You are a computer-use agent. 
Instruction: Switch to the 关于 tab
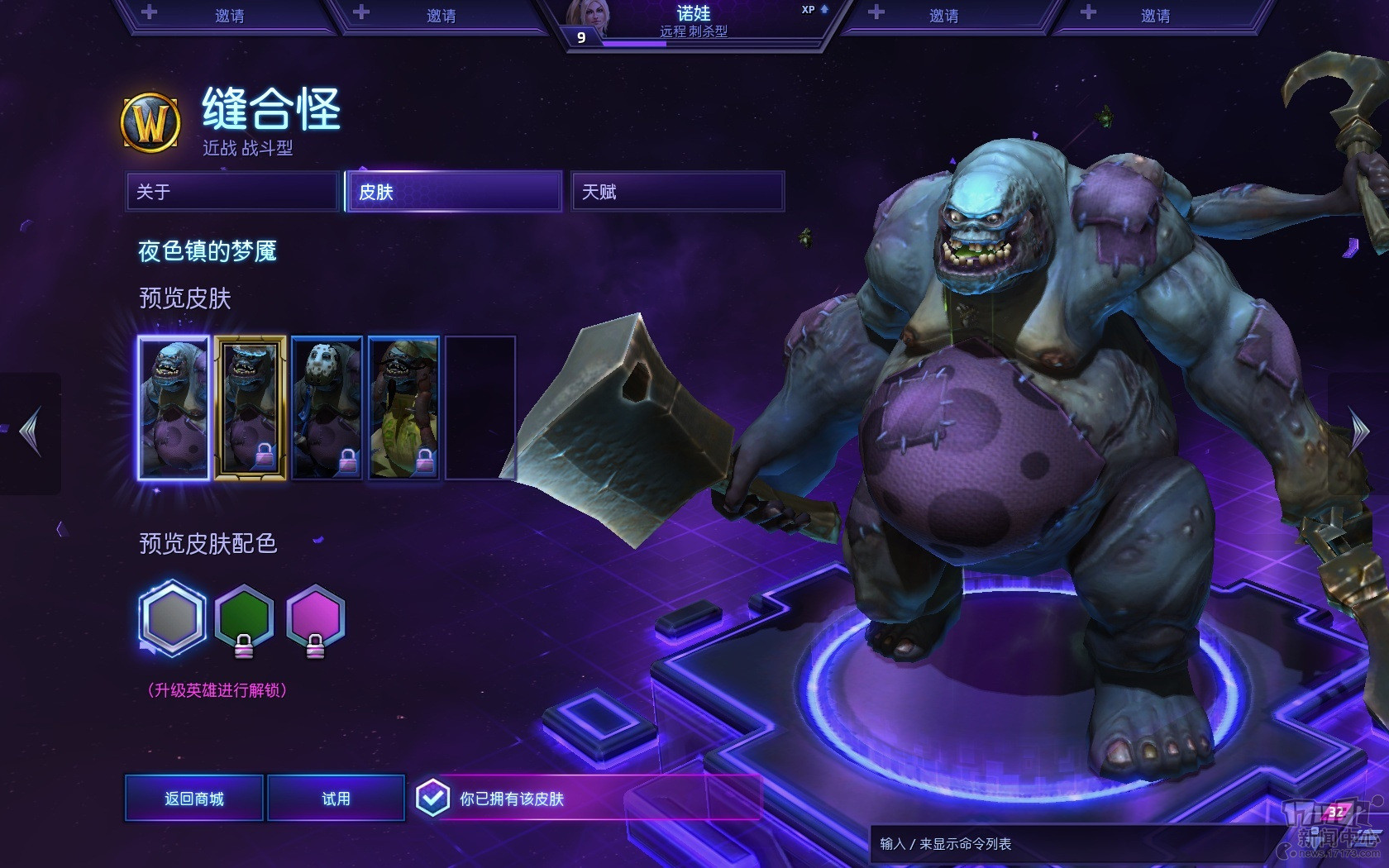[232, 192]
